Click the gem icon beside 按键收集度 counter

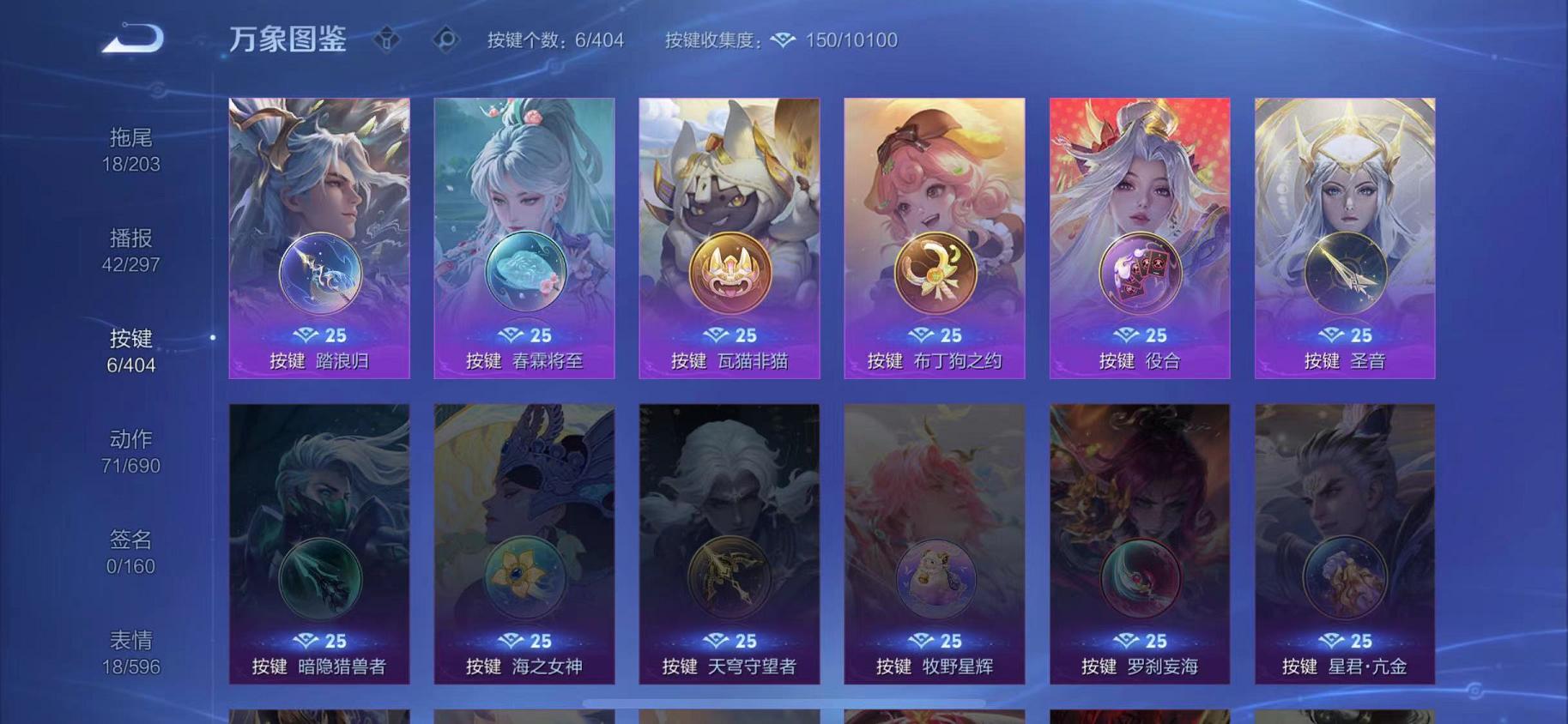pos(782,39)
